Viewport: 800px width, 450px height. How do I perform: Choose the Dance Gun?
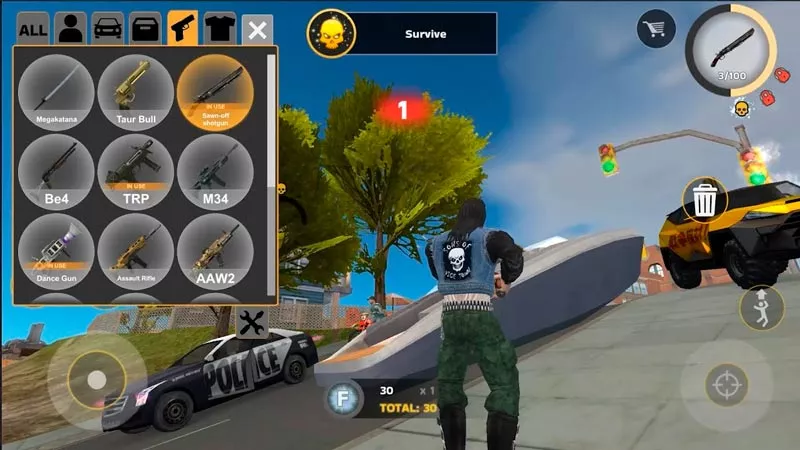57,250
